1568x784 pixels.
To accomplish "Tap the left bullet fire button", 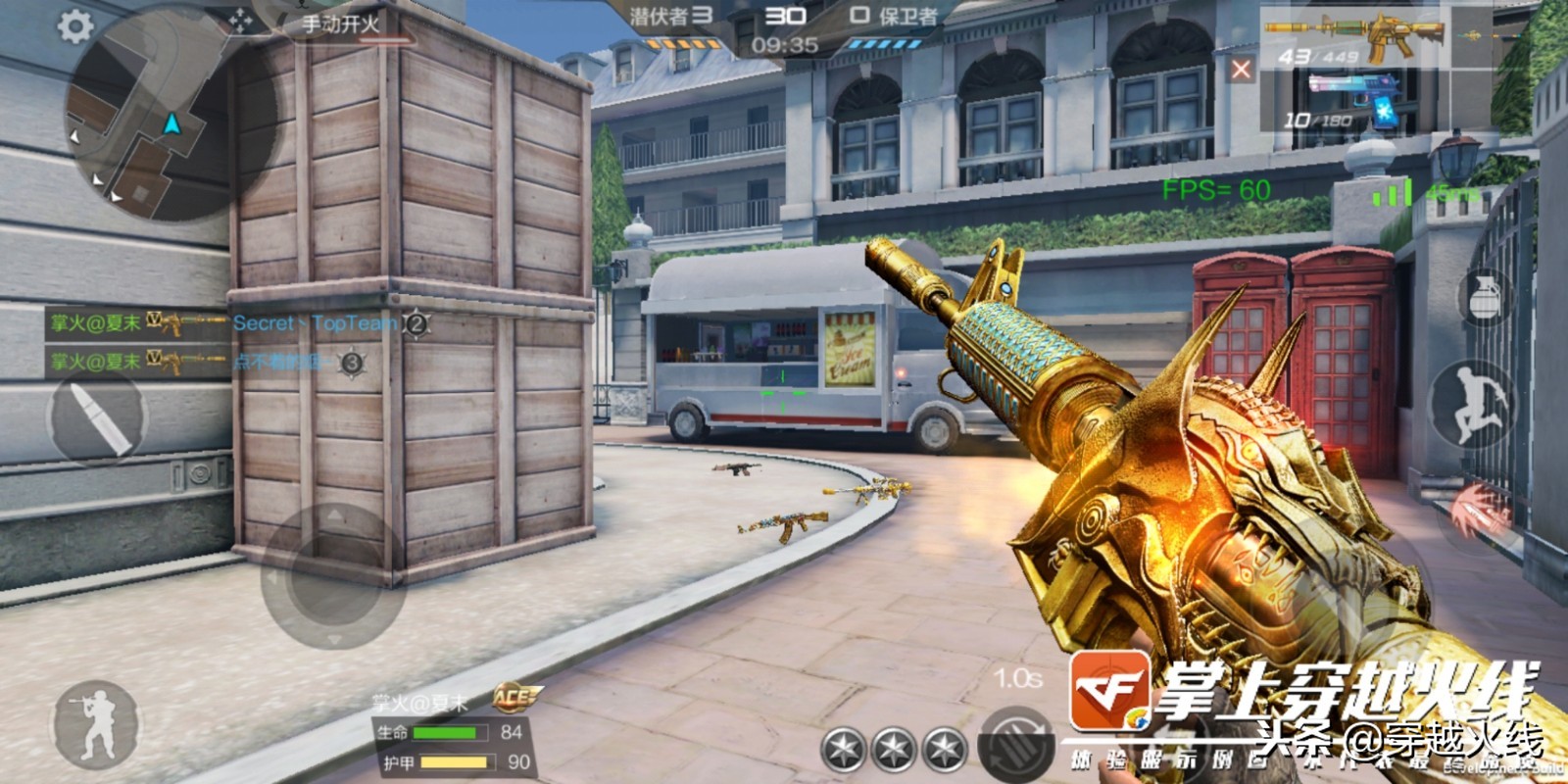I will pos(97,416).
